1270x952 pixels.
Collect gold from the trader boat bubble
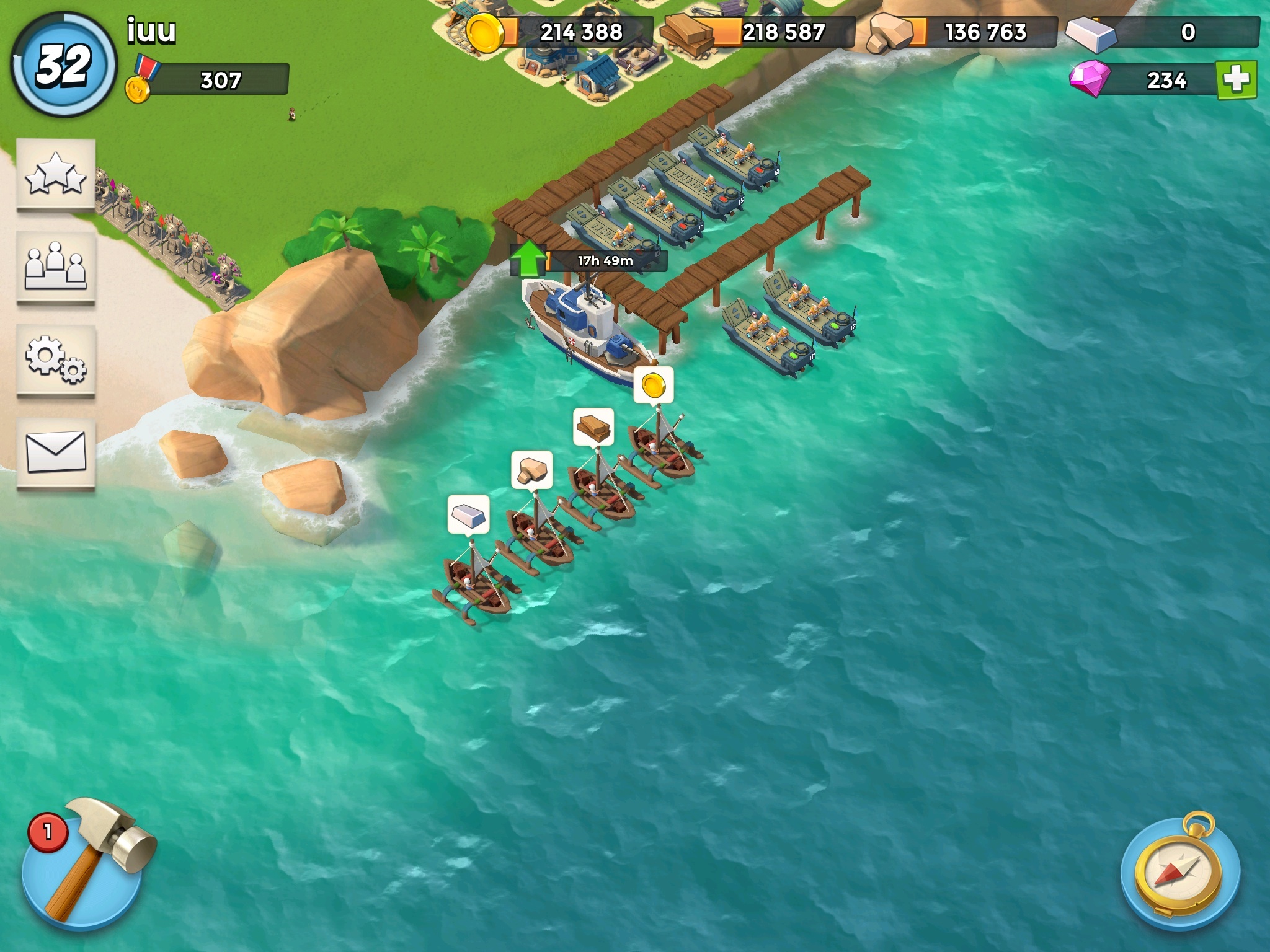[x=653, y=386]
